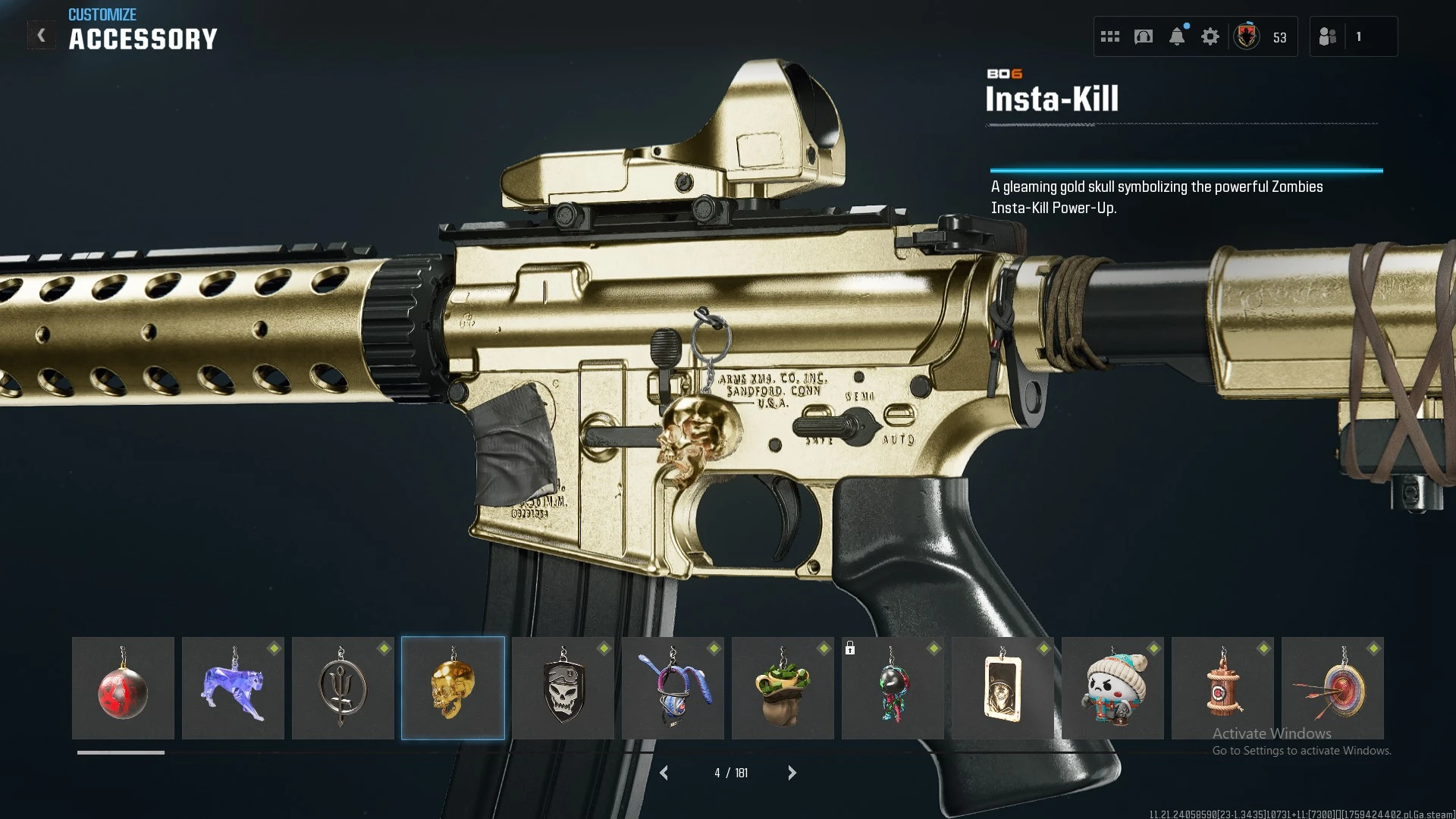Select the archery target charm
Viewport: 1456px width, 819px height.
[1332, 689]
